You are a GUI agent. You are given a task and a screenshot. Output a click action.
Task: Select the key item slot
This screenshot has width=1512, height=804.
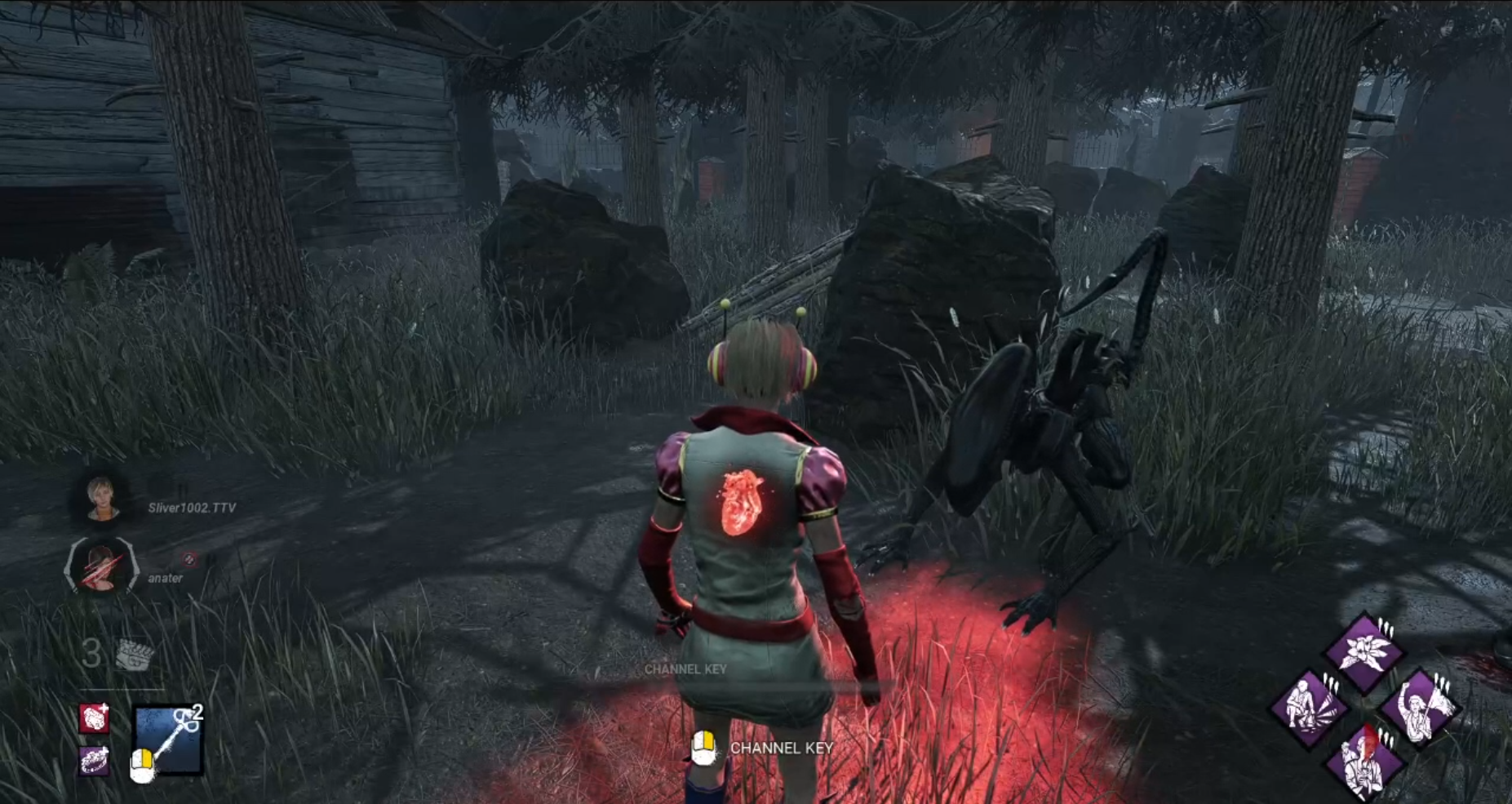coord(169,740)
